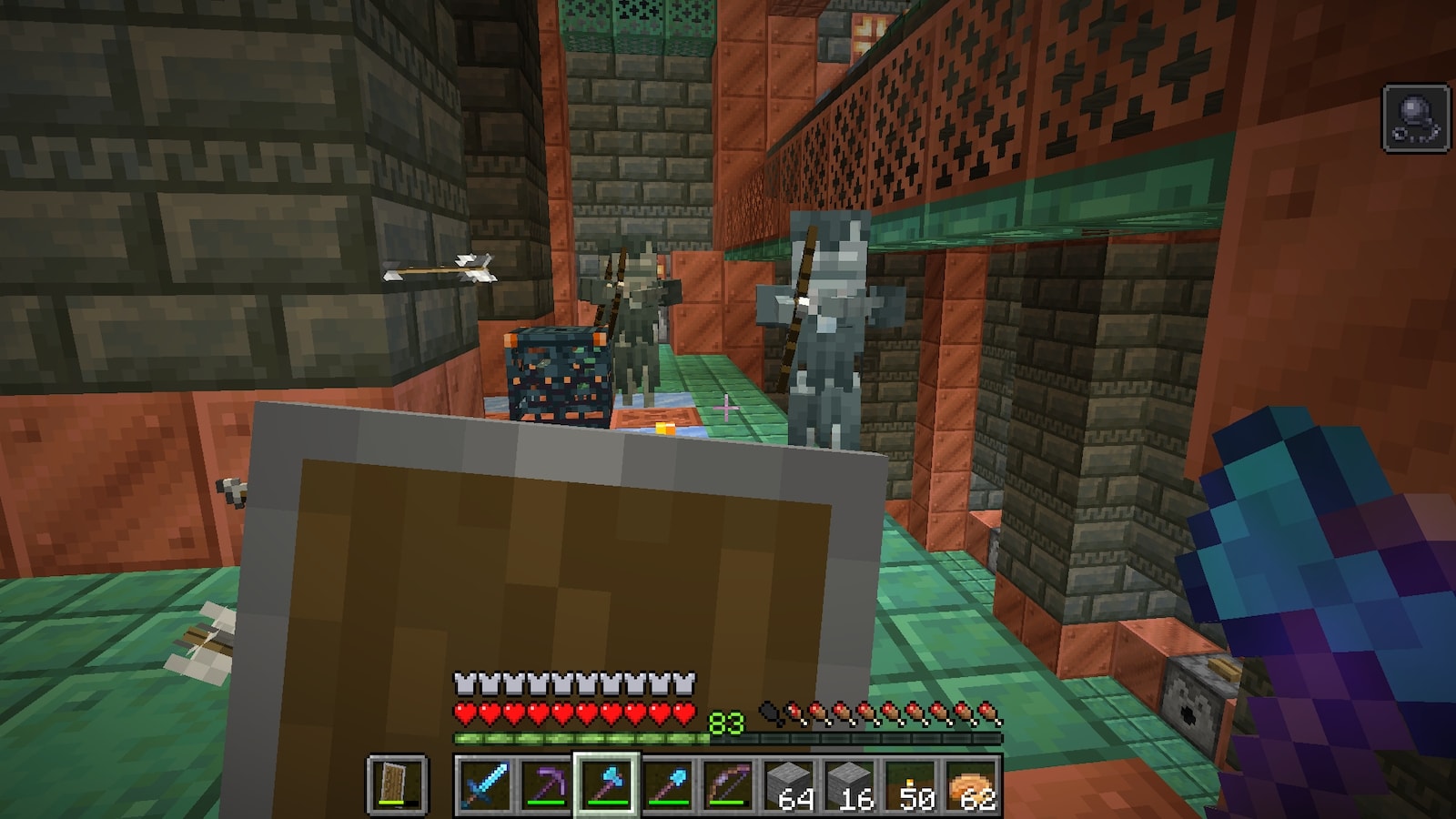Click the status effect icon

1416,117
